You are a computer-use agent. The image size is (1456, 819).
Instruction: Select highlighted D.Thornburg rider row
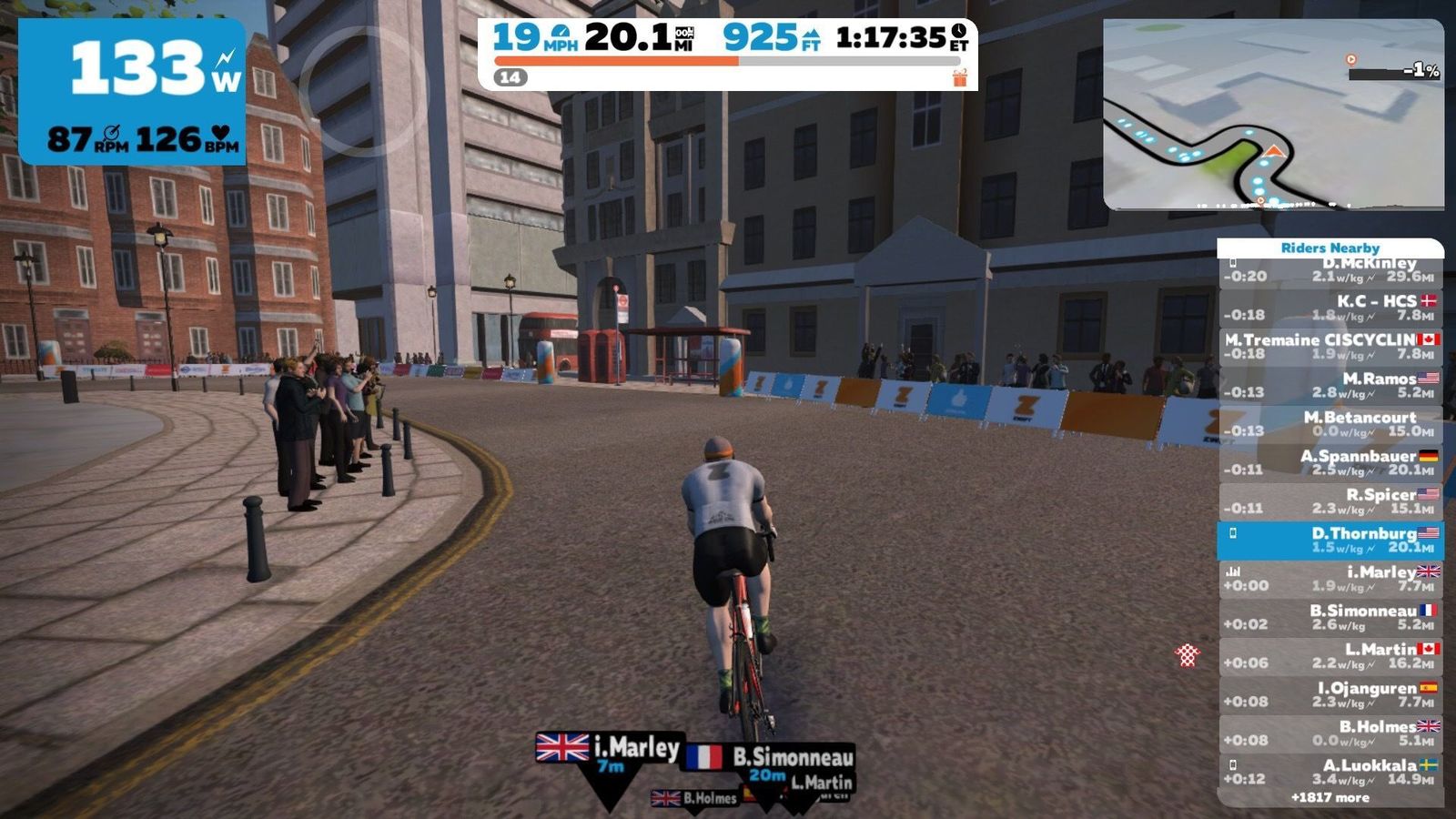click(1330, 541)
